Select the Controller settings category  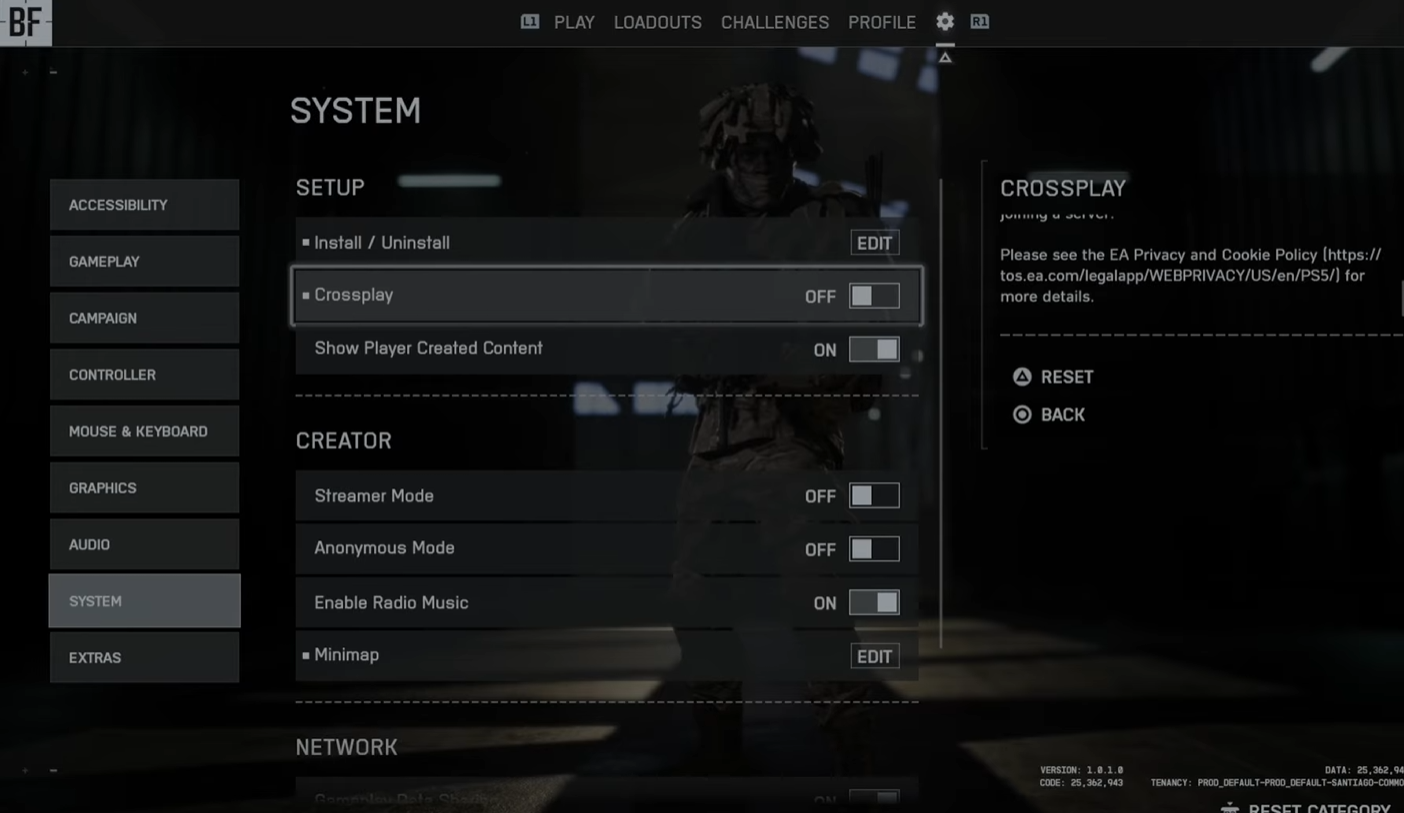click(144, 375)
